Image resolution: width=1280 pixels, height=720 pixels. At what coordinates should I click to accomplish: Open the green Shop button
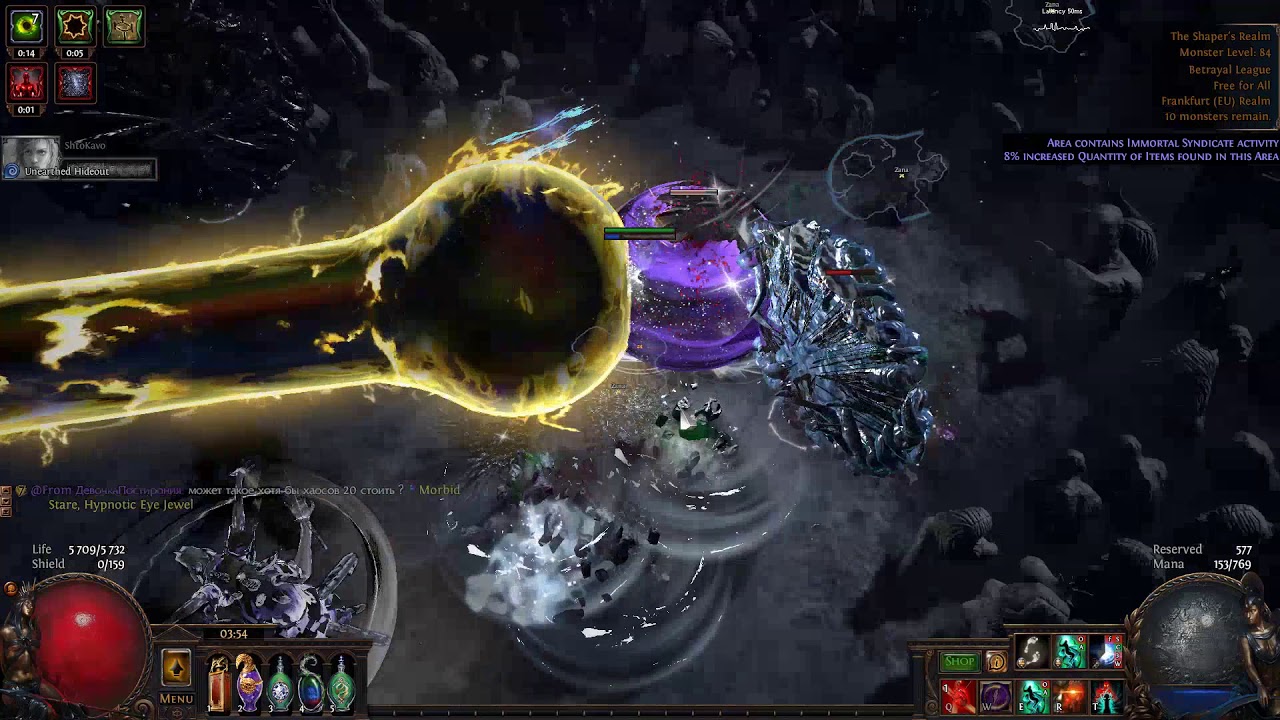pos(959,662)
